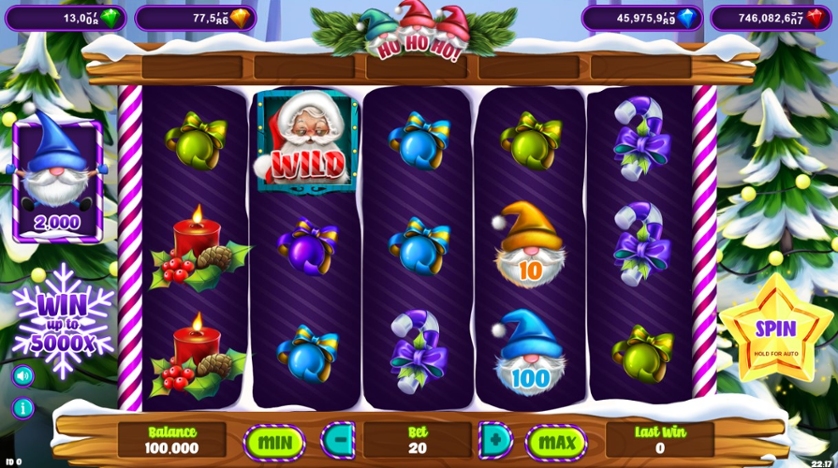The width and height of the screenshot is (838, 468).
Task: Set the bet to MIN
Action: (274, 439)
